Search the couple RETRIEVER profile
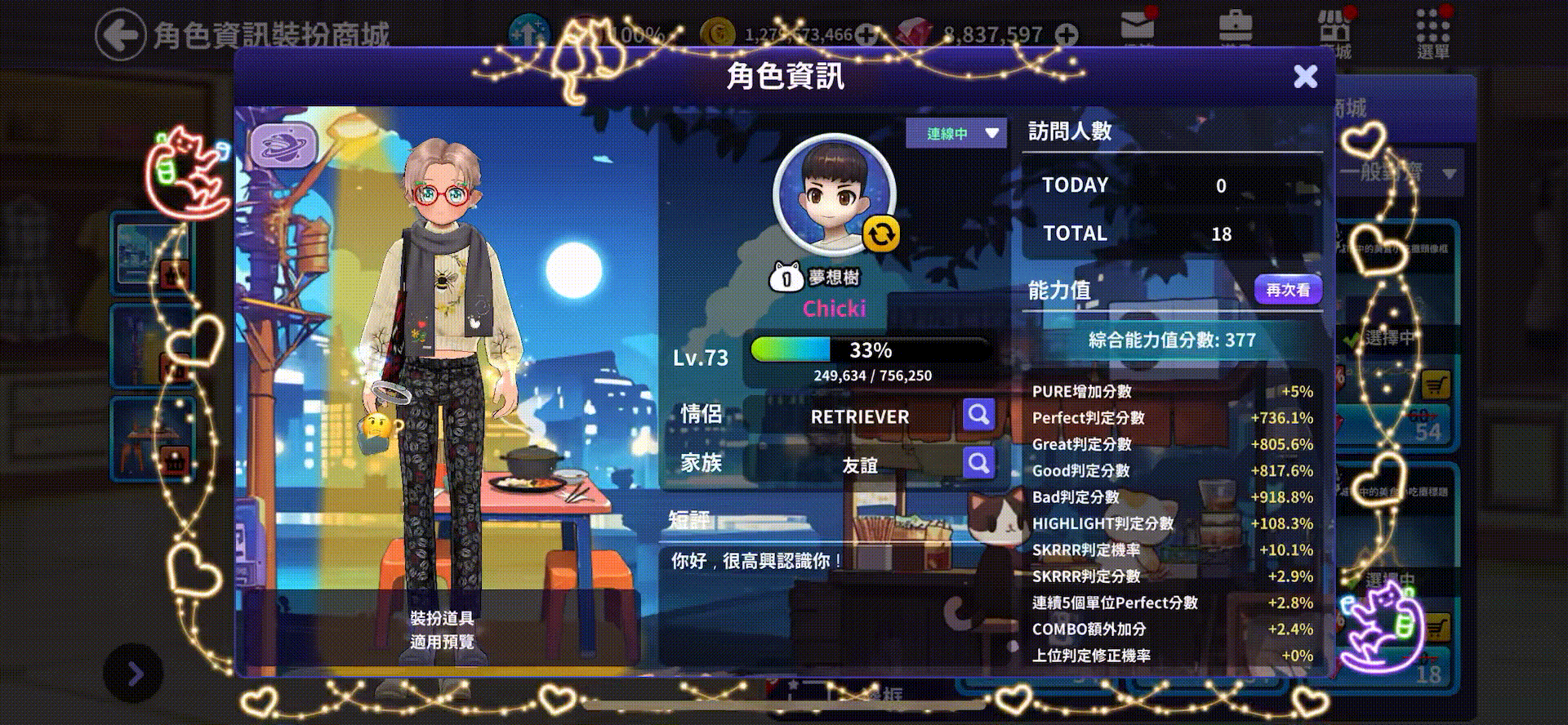 pyautogui.click(x=978, y=415)
